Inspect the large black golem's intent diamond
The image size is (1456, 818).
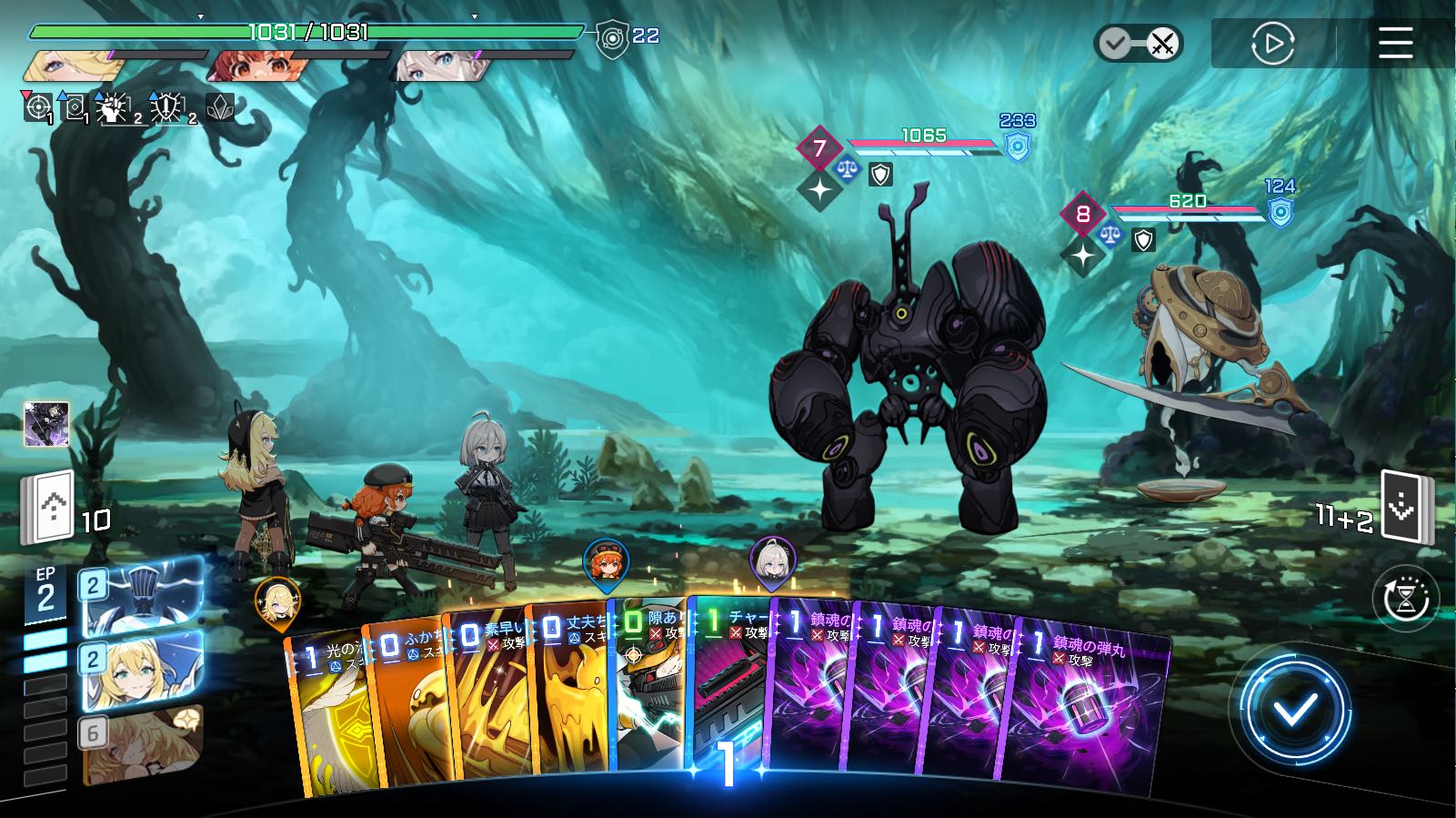(819, 148)
